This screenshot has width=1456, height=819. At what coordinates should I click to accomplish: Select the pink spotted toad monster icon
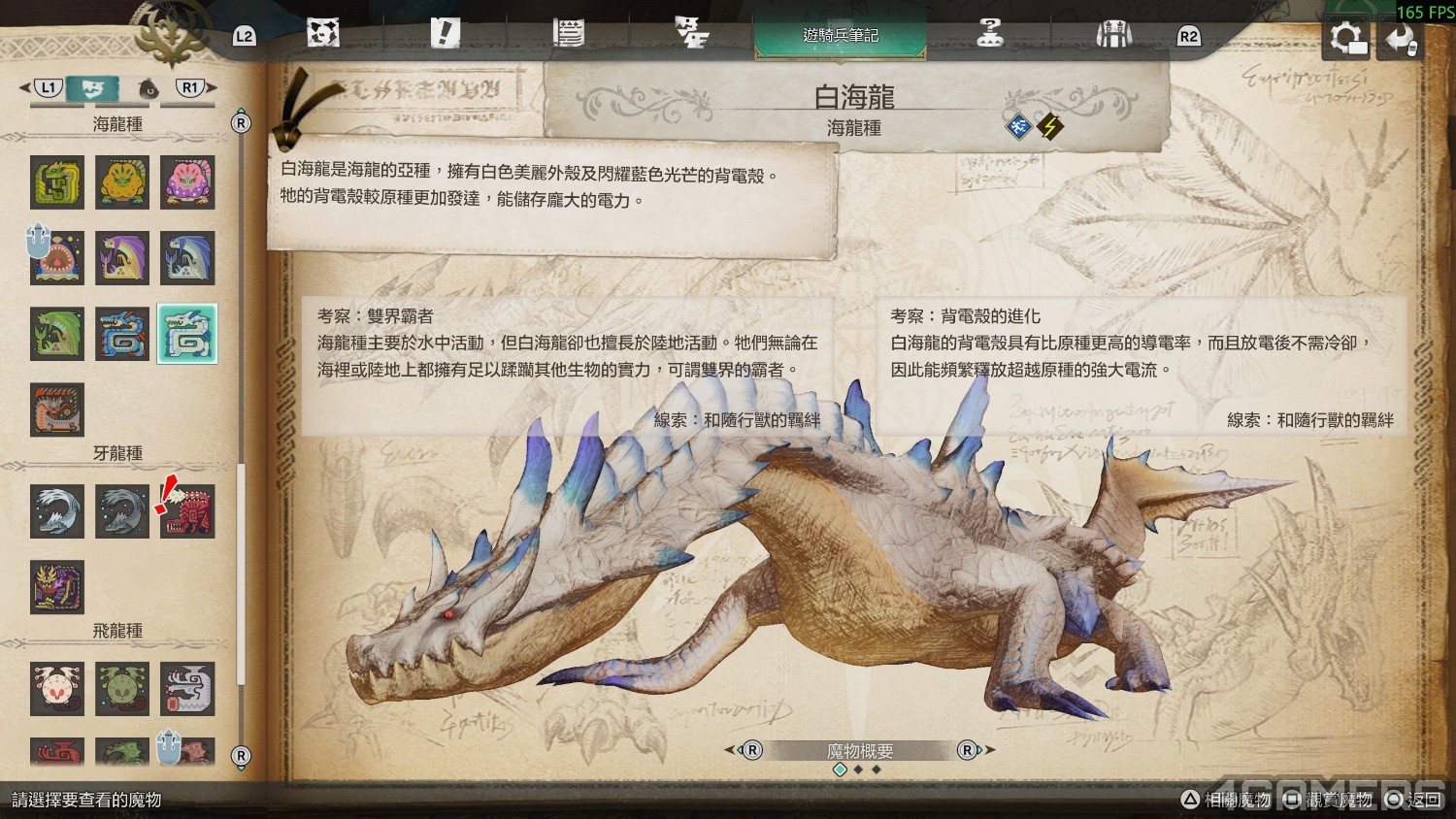pyautogui.click(x=187, y=182)
